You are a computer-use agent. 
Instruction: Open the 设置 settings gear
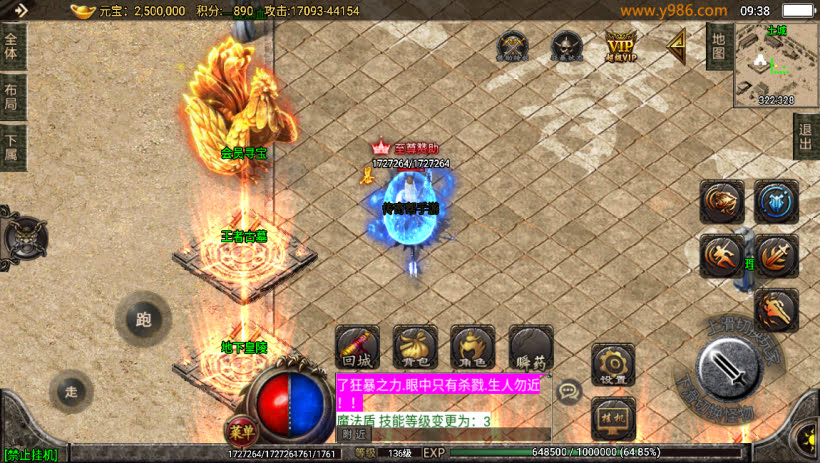coord(613,363)
